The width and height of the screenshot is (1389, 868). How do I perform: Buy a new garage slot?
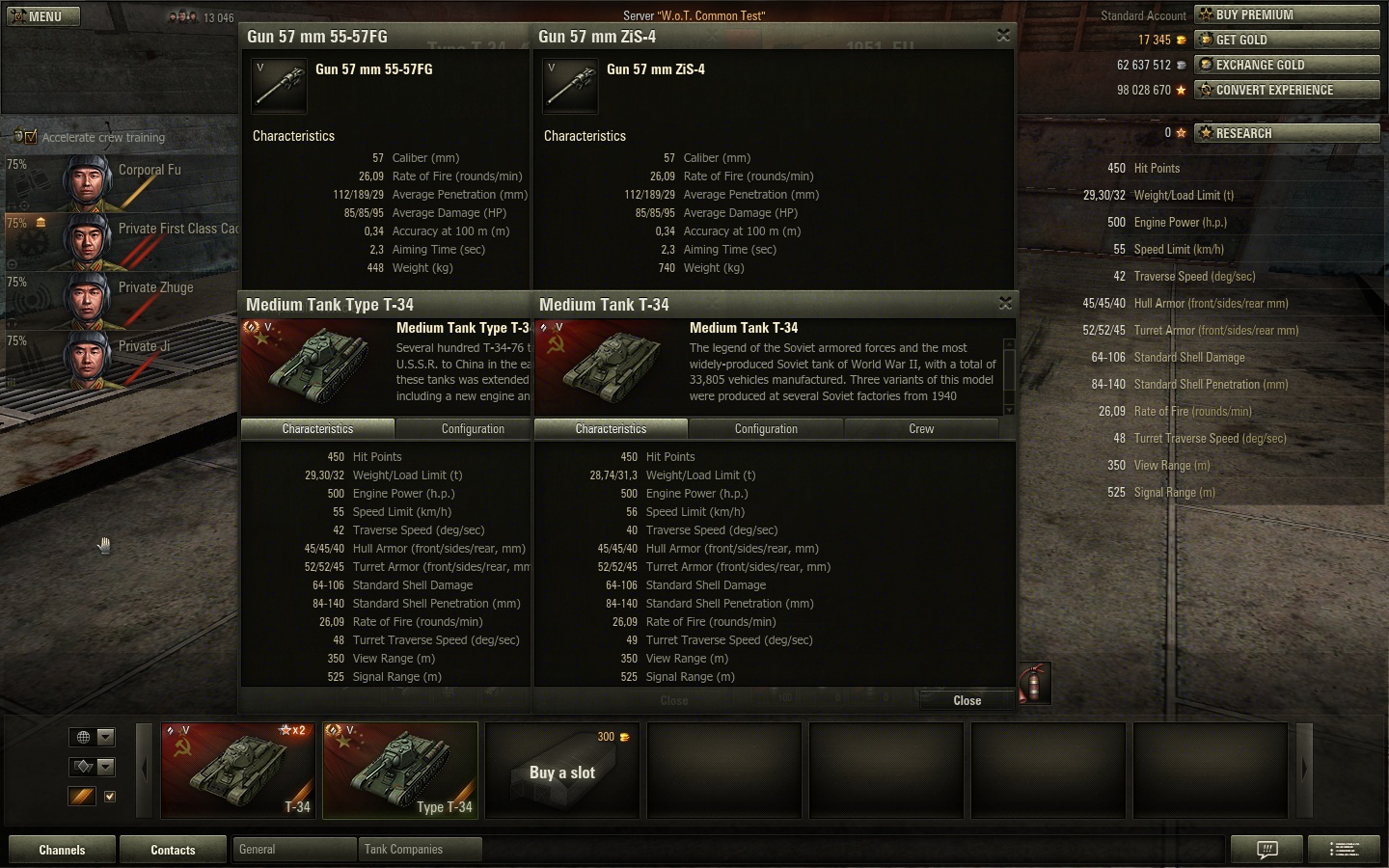[562, 770]
